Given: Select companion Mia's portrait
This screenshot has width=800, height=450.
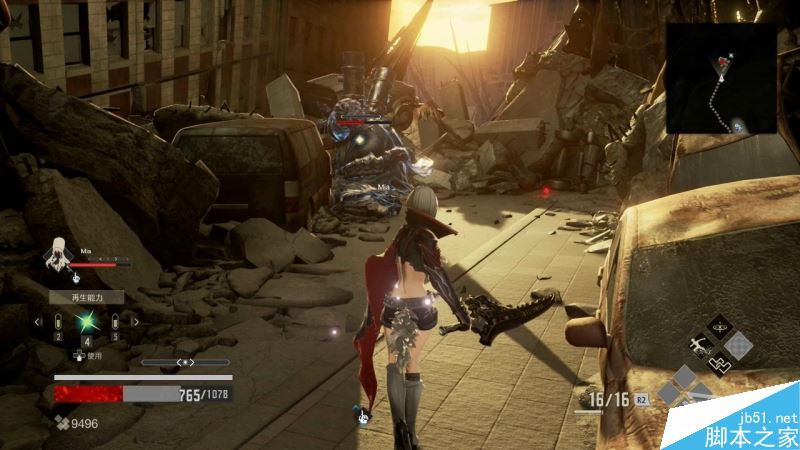Looking at the screenshot, I should point(59,254).
